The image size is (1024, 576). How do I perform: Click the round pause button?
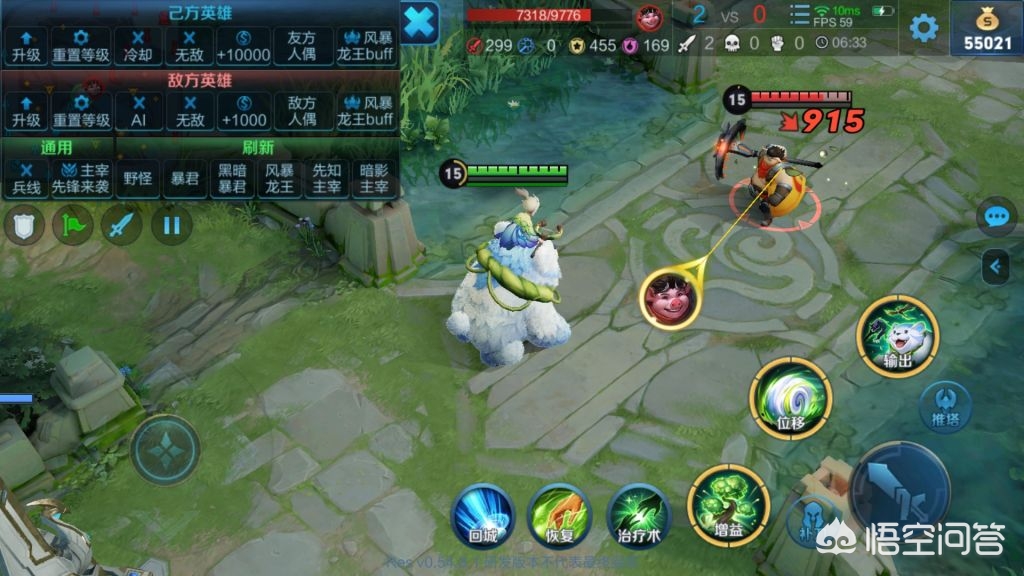[171, 225]
